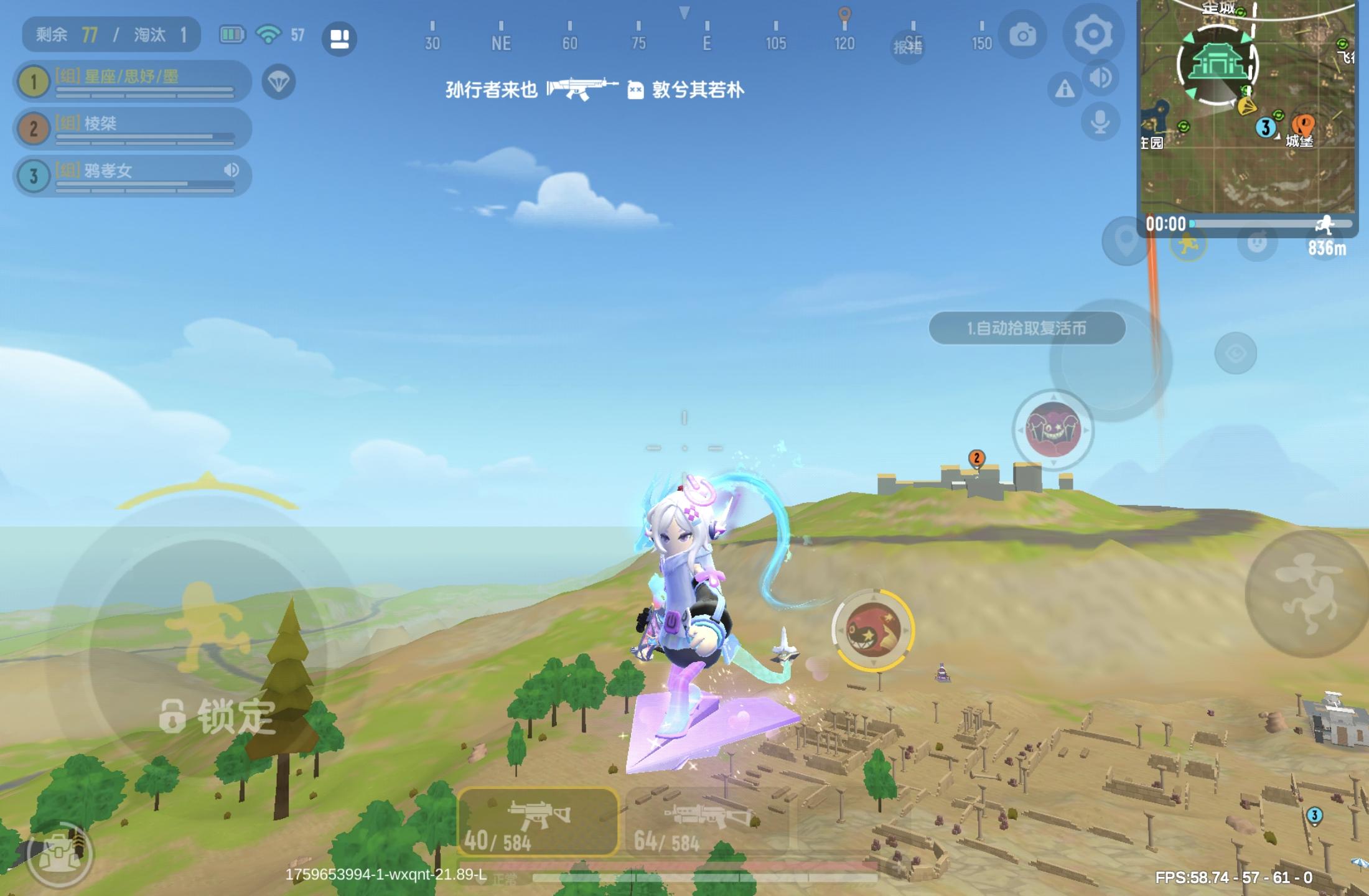The height and width of the screenshot is (896, 1369).
Task: Select the sniper rifle slot showing 64/584
Action: (x=709, y=821)
